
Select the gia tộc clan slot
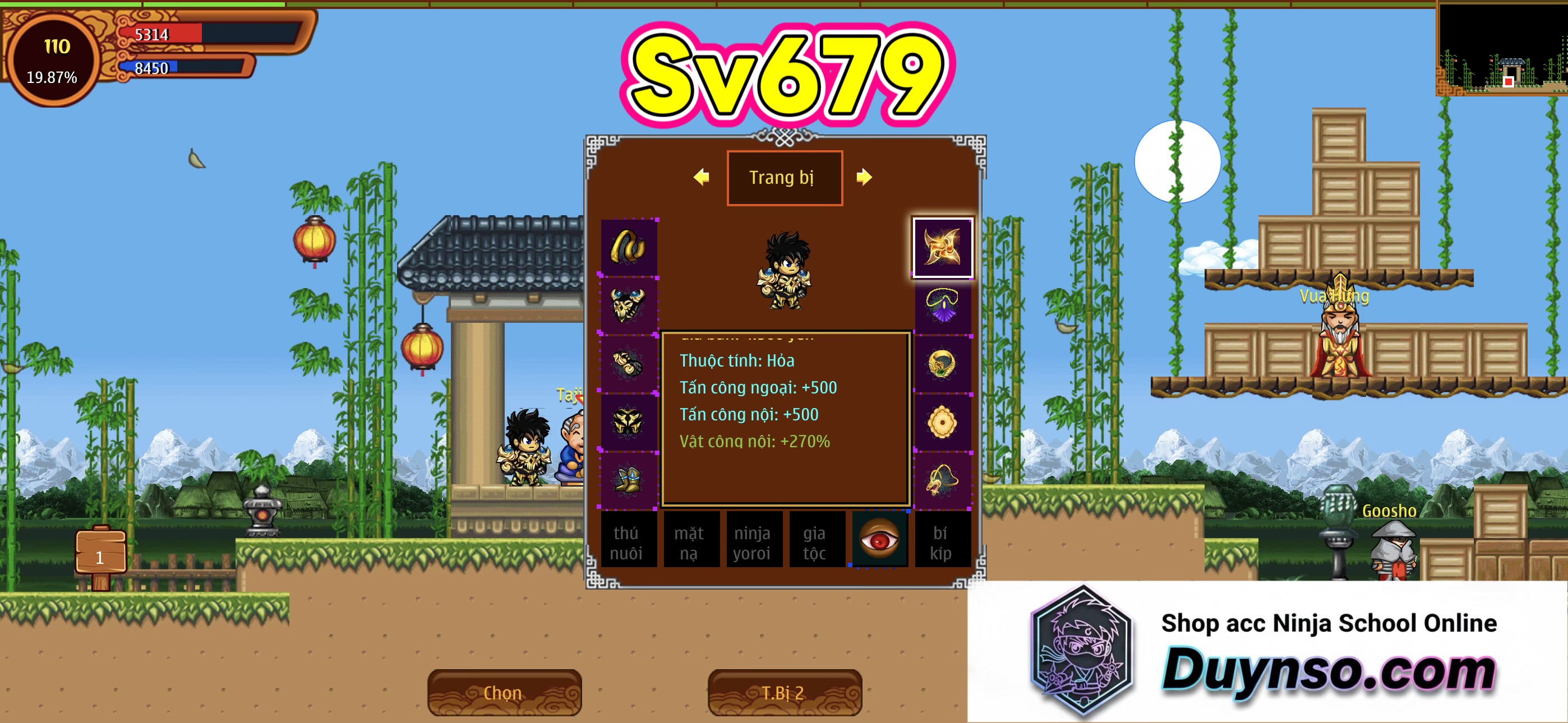click(815, 541)
